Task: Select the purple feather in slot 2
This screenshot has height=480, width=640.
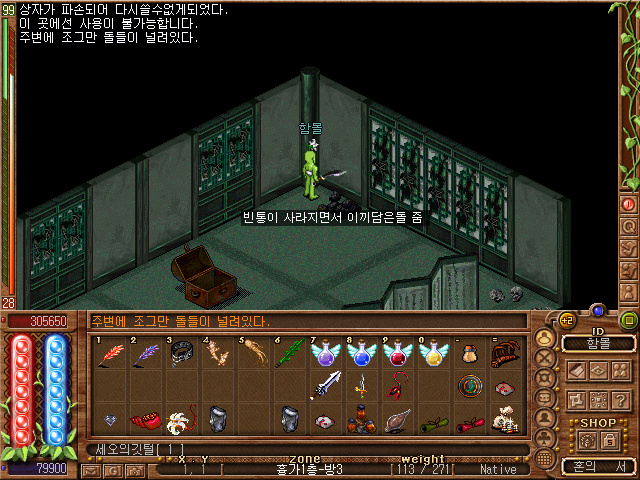Action: [x=148, y=355]
